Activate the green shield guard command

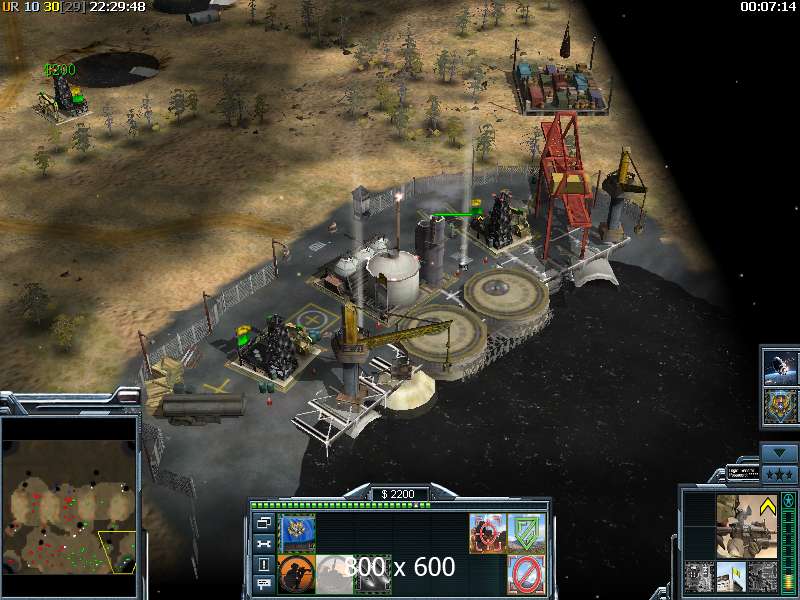pos(525,531)
